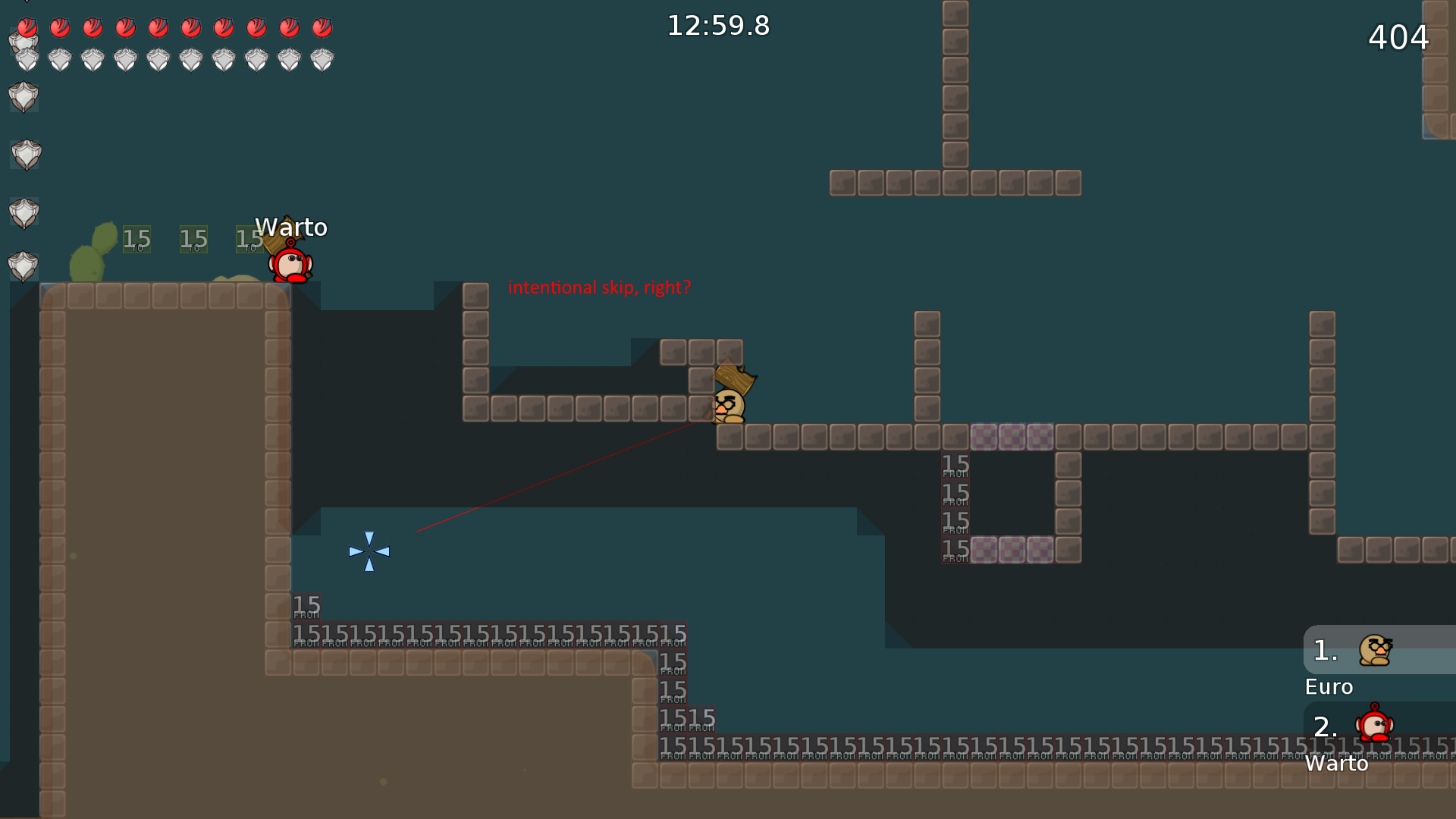Select the last heart in the top row

click(x=322, y=27)
